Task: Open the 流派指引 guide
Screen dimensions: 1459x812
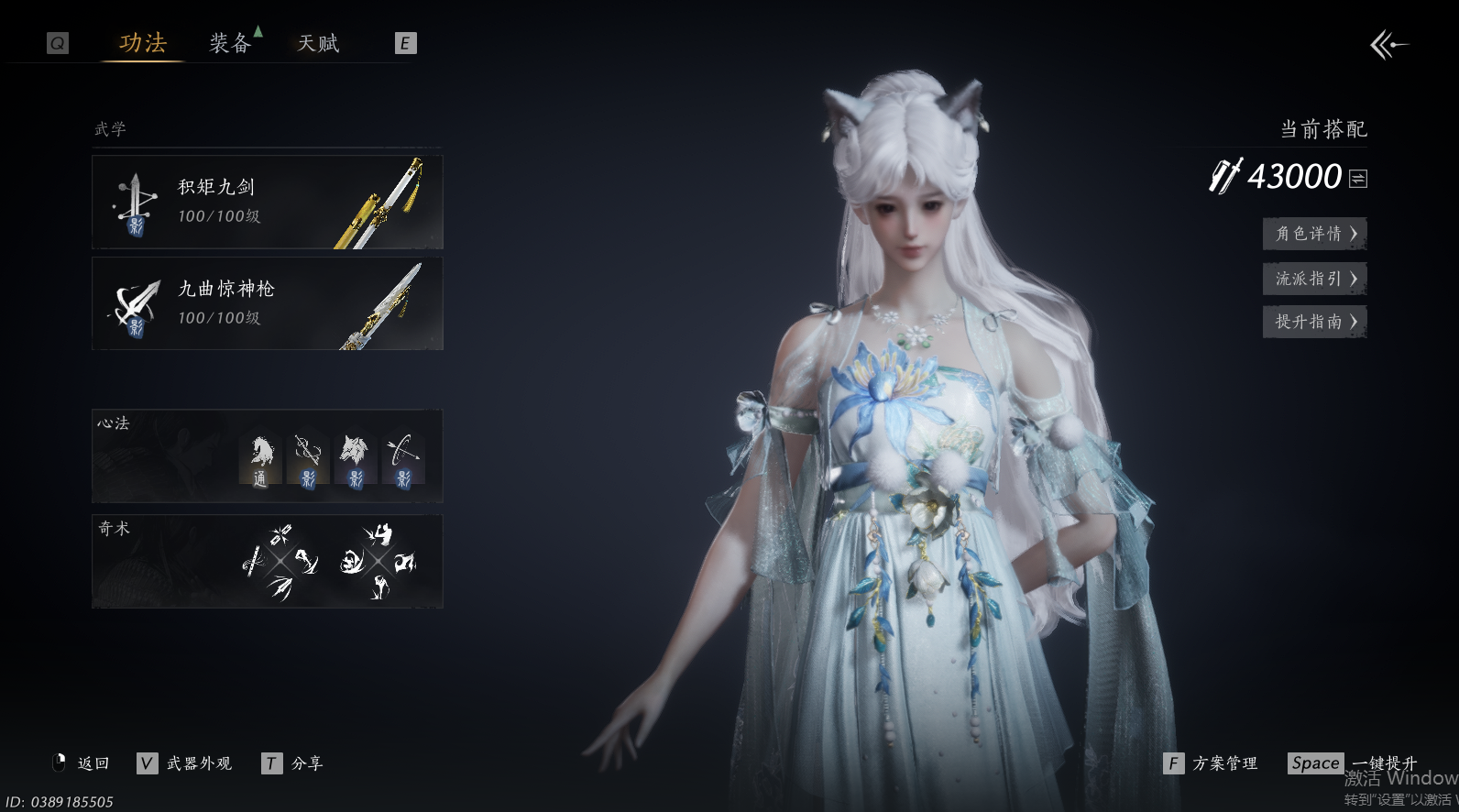Action: coord(1314,279)
